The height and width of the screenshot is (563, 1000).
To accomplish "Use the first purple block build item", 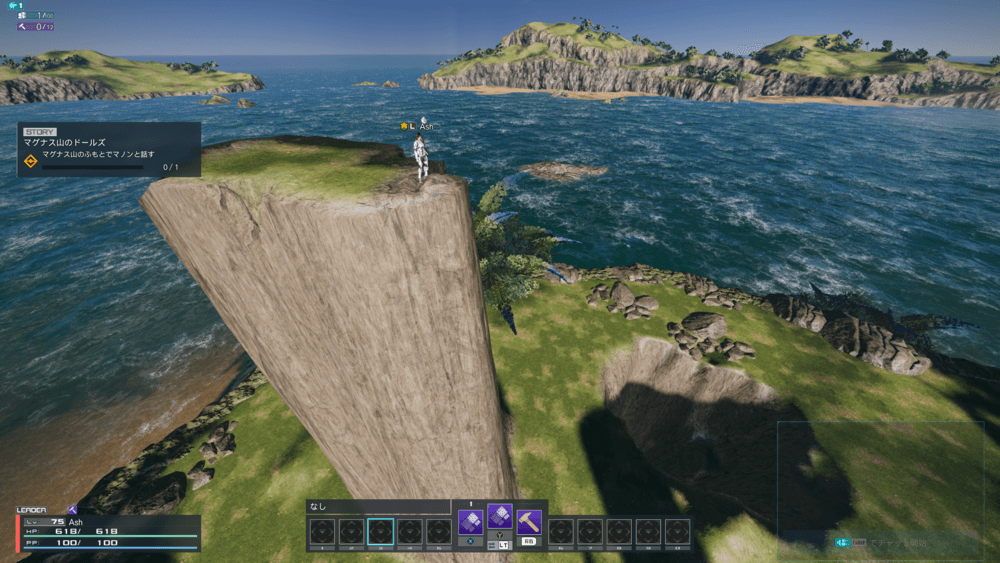I will 470,522.
